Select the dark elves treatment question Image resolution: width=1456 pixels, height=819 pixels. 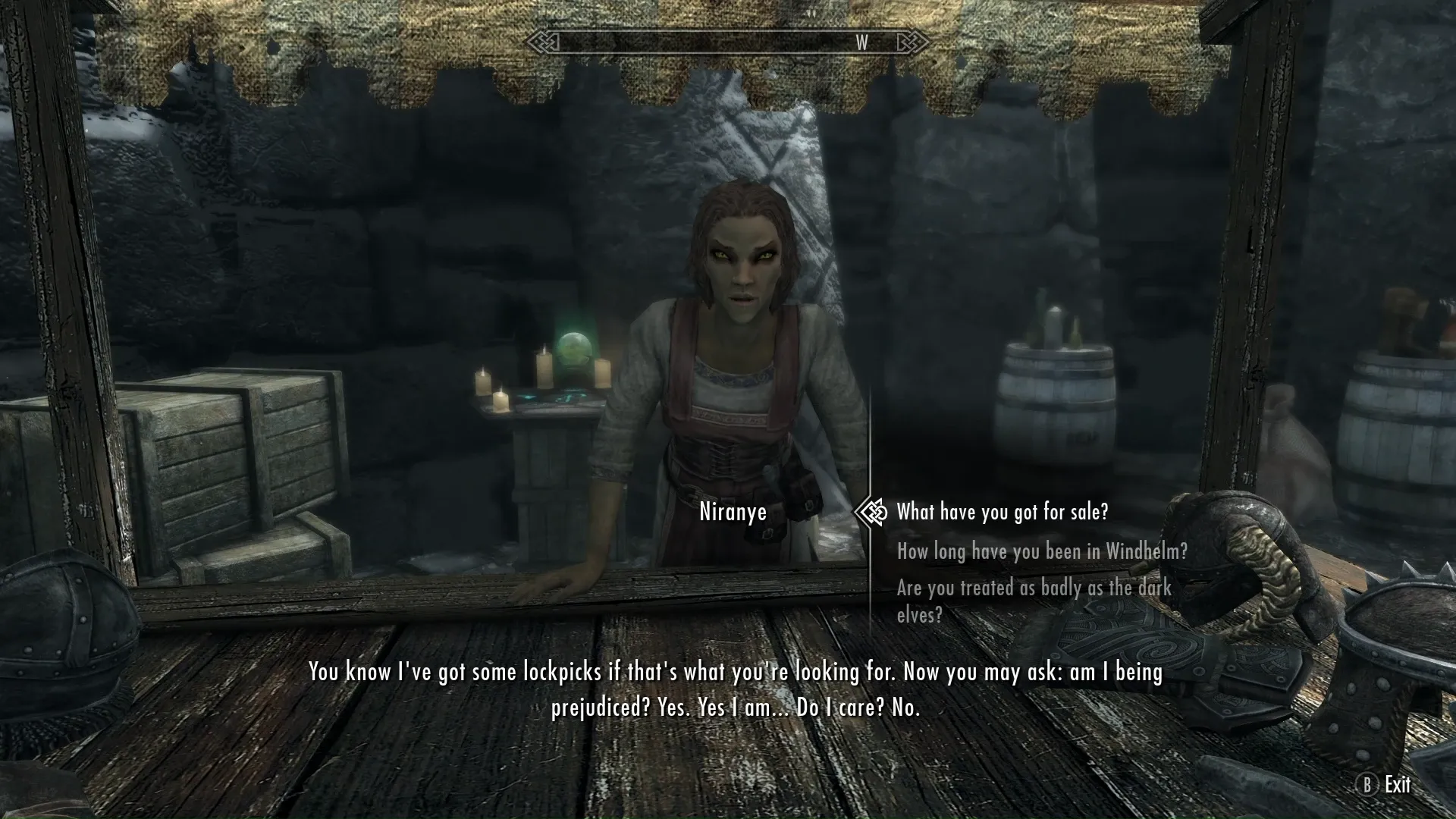[x=1034, y=600]
